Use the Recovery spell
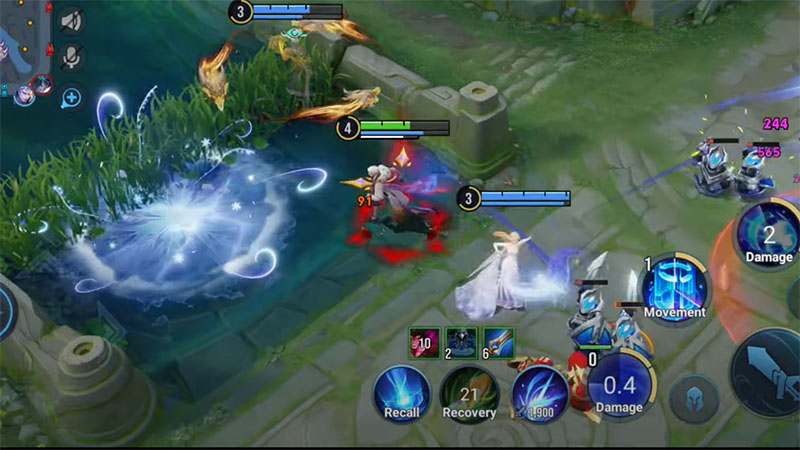 pyautogui.click(x=469, y=392)
